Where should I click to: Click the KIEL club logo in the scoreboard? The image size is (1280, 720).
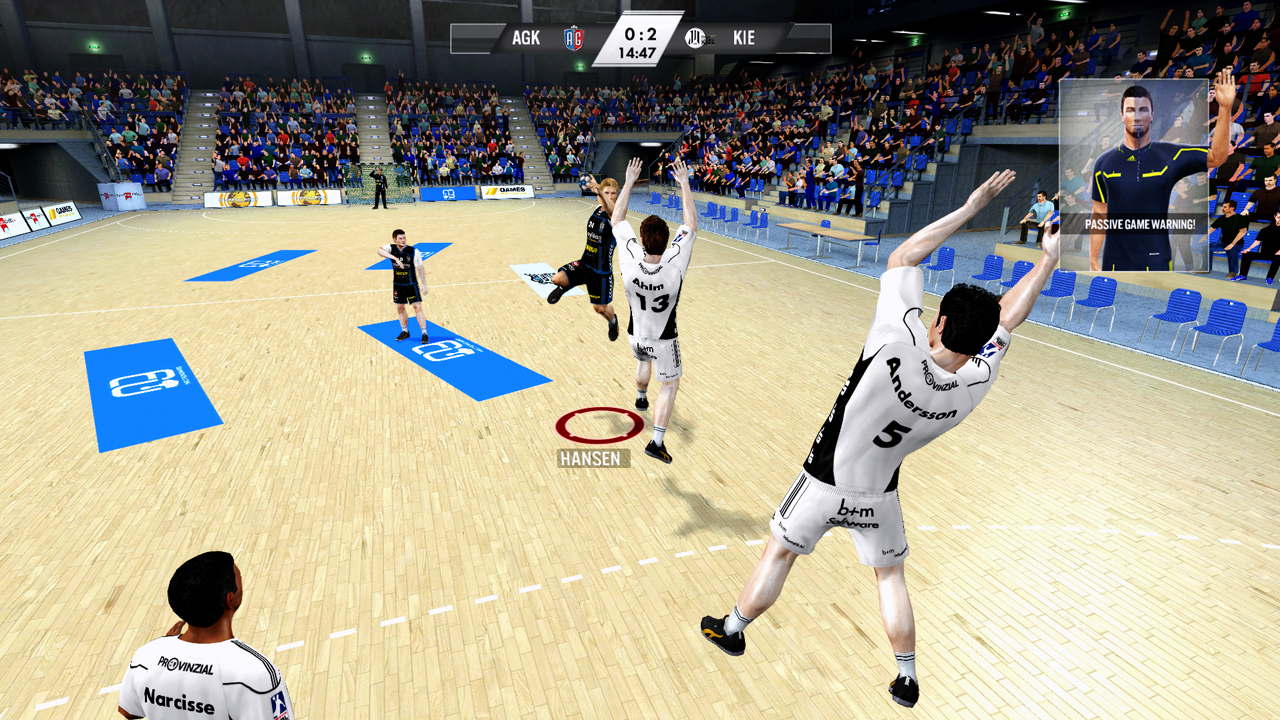[695, 37]
